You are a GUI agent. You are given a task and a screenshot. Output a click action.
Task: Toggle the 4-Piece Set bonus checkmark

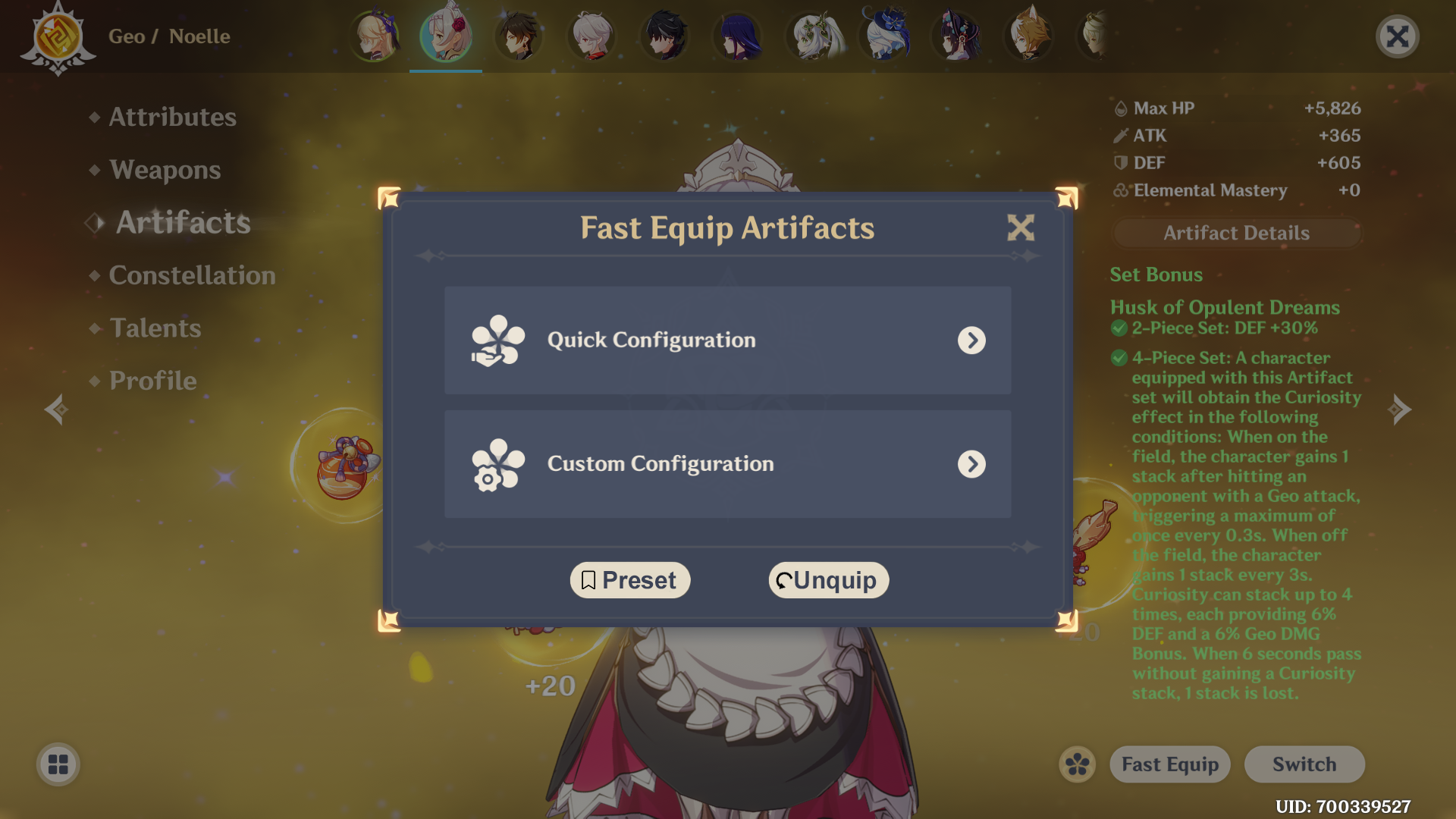click(1119, 357)
